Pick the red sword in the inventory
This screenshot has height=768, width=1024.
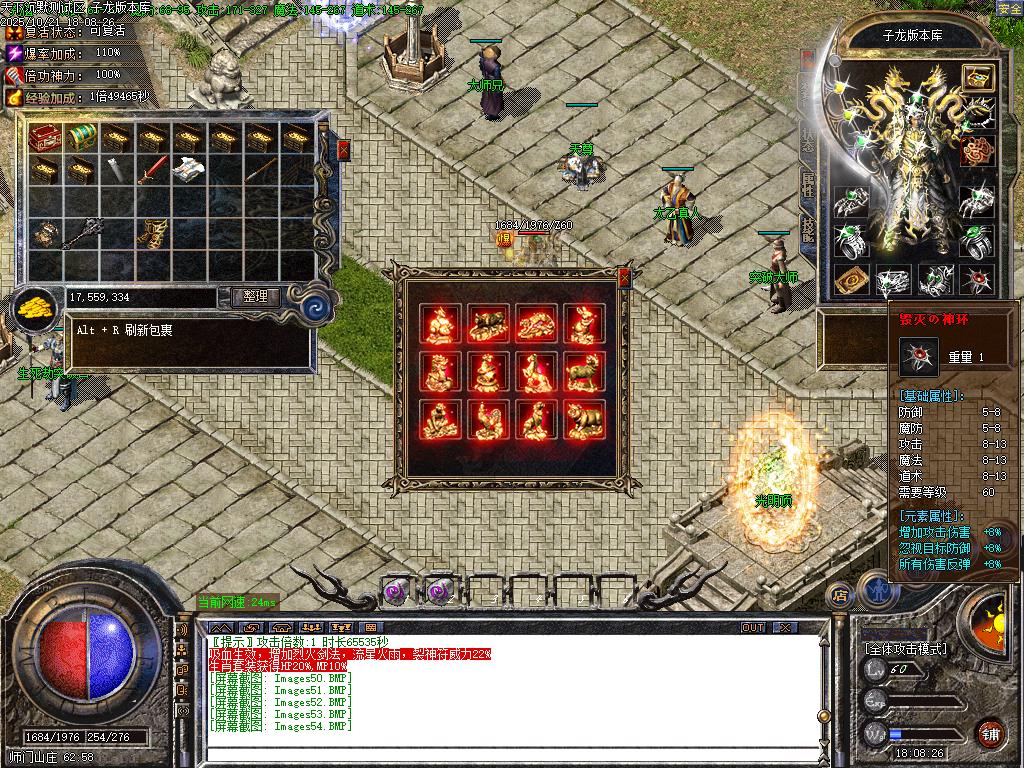point(151,170)
